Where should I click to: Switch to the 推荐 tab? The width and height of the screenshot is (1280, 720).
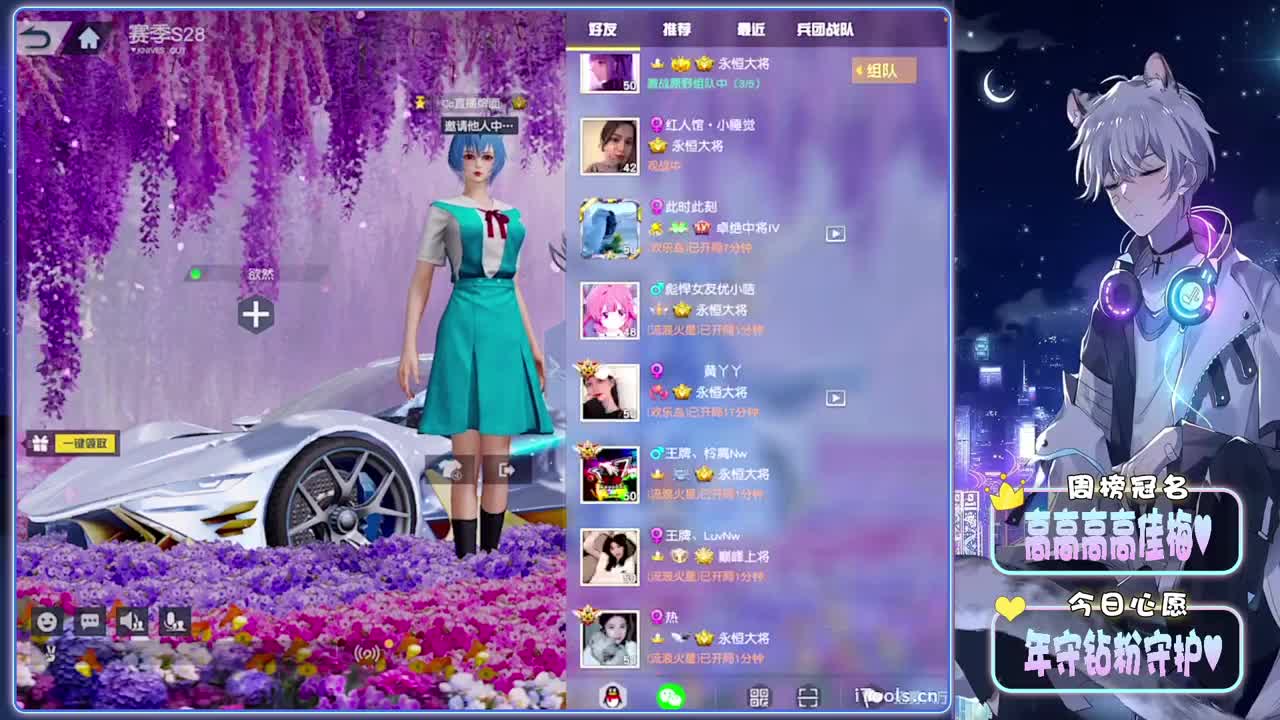pyautogui.click(x=679, y=29)
